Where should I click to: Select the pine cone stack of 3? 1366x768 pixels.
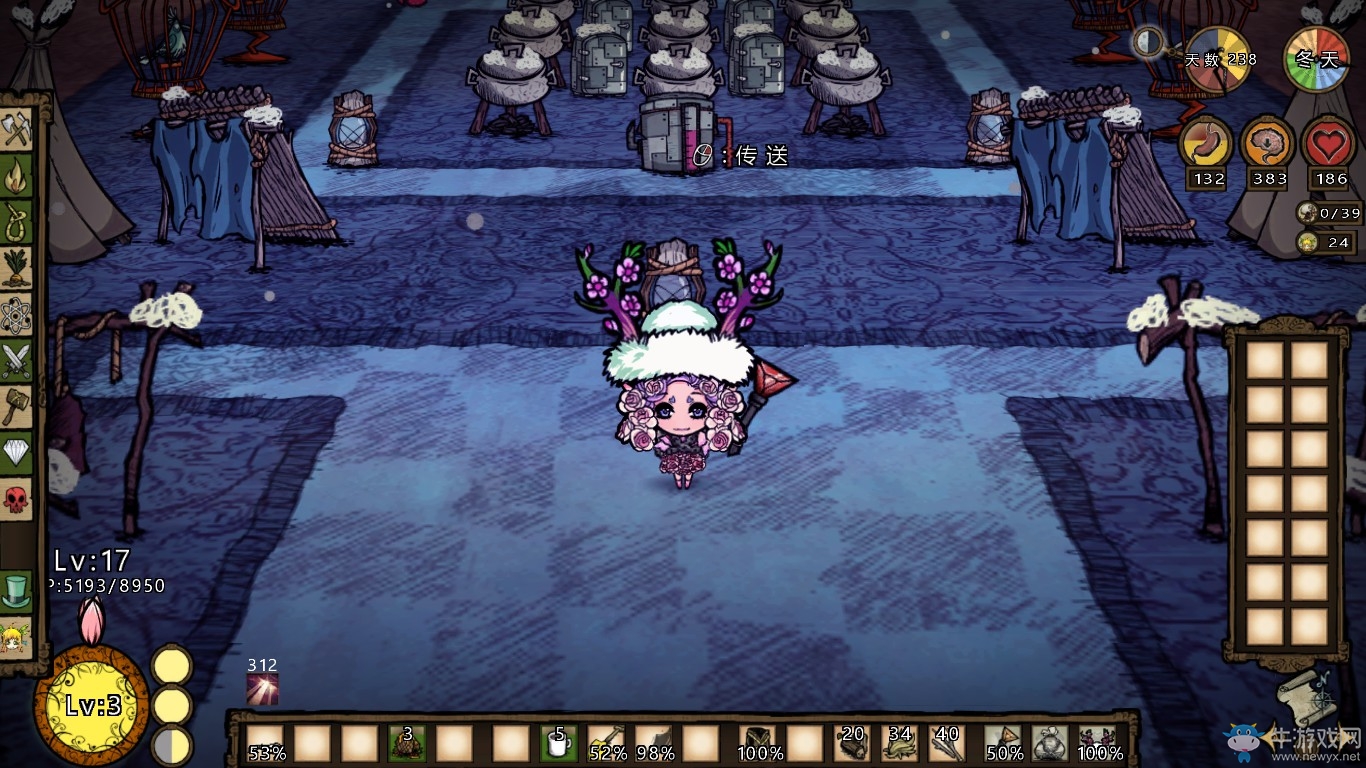coord(407,744)
